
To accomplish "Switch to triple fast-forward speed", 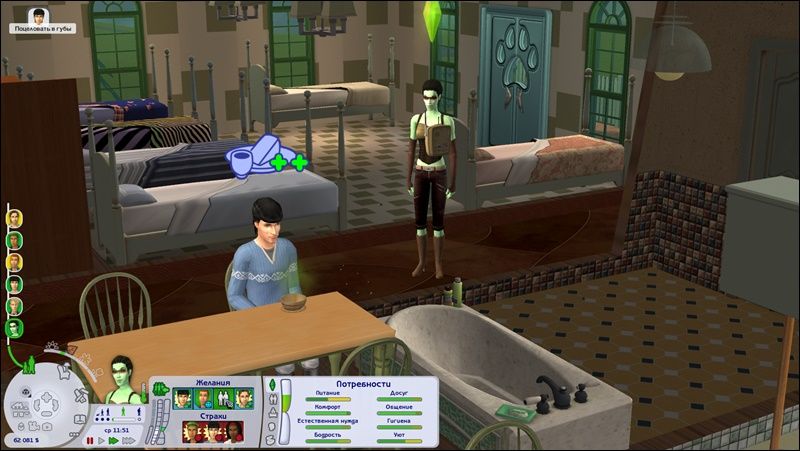I will point(129,440).
